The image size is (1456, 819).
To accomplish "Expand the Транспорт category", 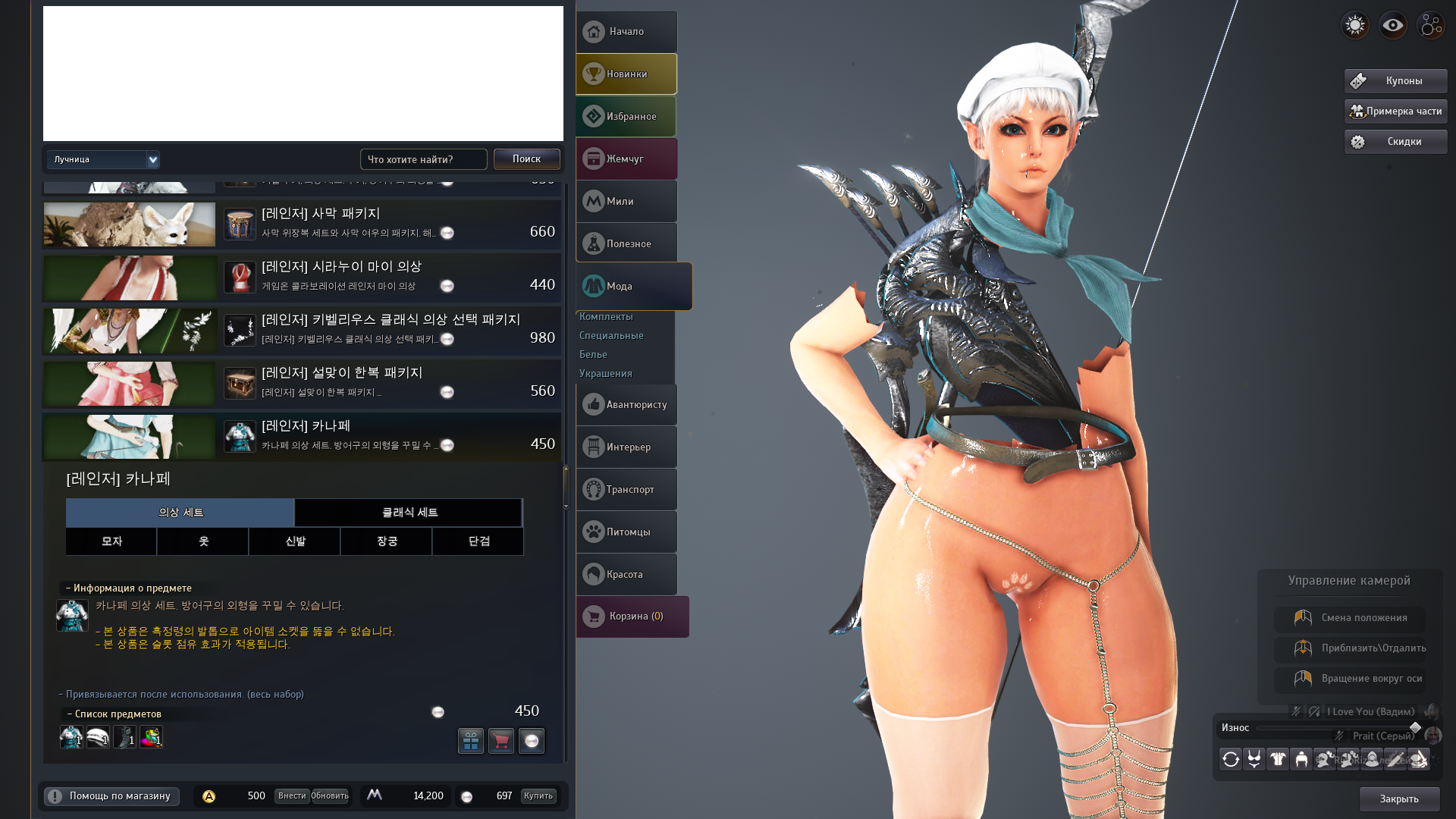I will (626, 489).
